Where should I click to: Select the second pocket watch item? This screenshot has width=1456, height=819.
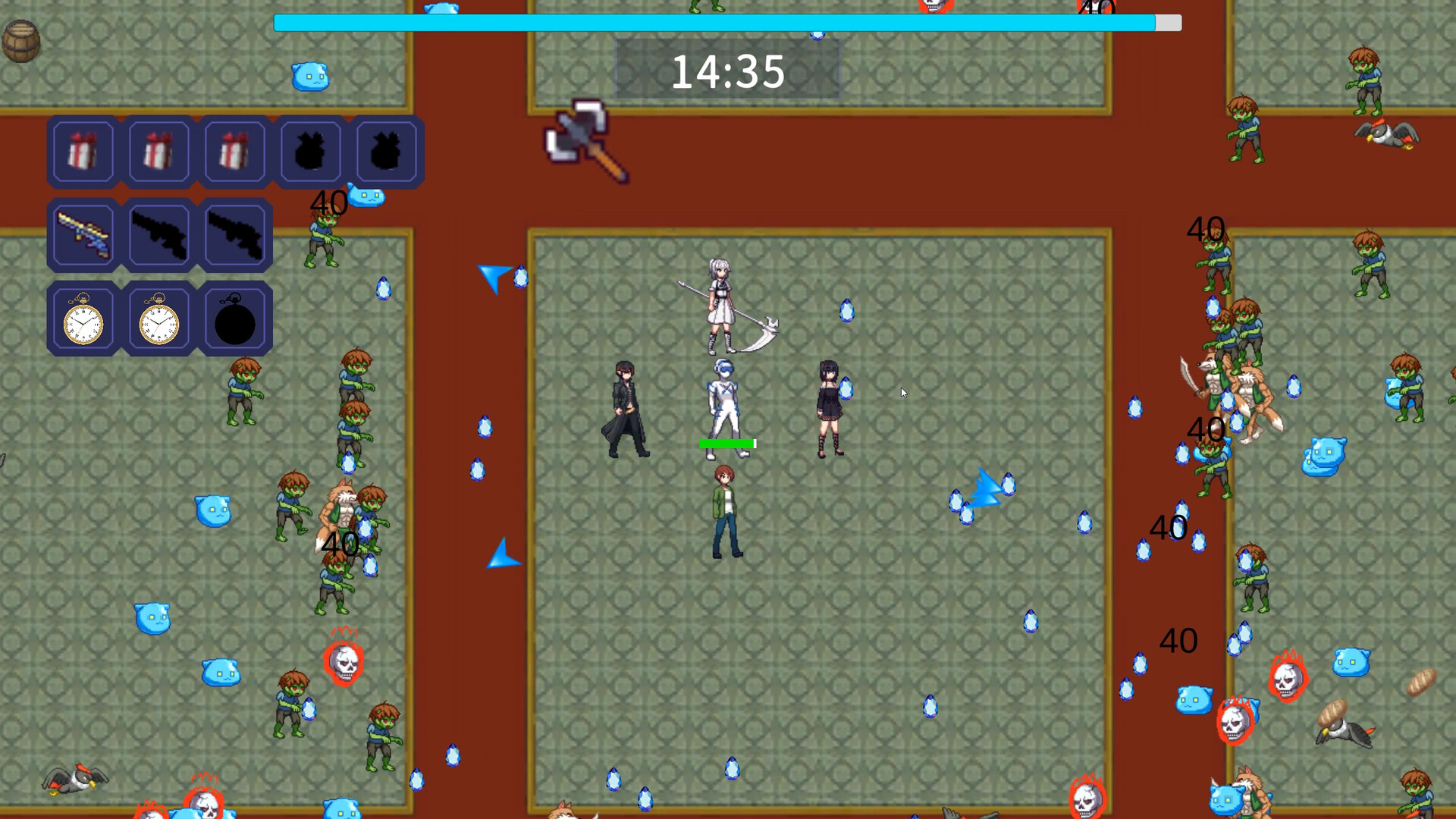pos(158,318)
